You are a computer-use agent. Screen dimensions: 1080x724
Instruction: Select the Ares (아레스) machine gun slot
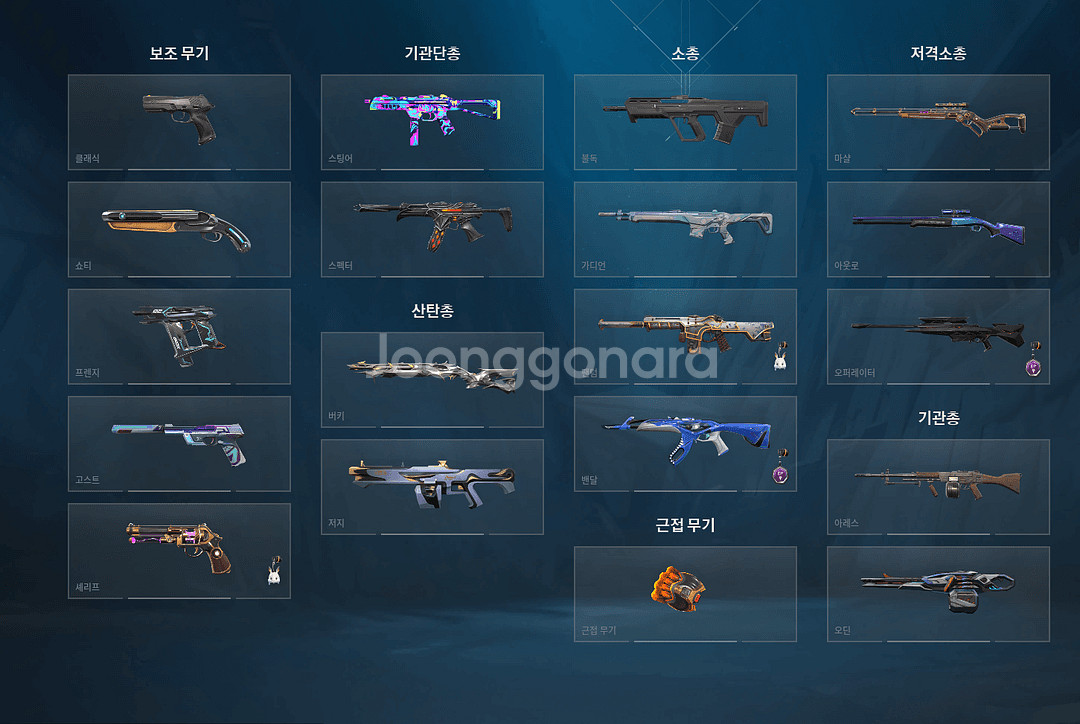(x=938, y=486)
